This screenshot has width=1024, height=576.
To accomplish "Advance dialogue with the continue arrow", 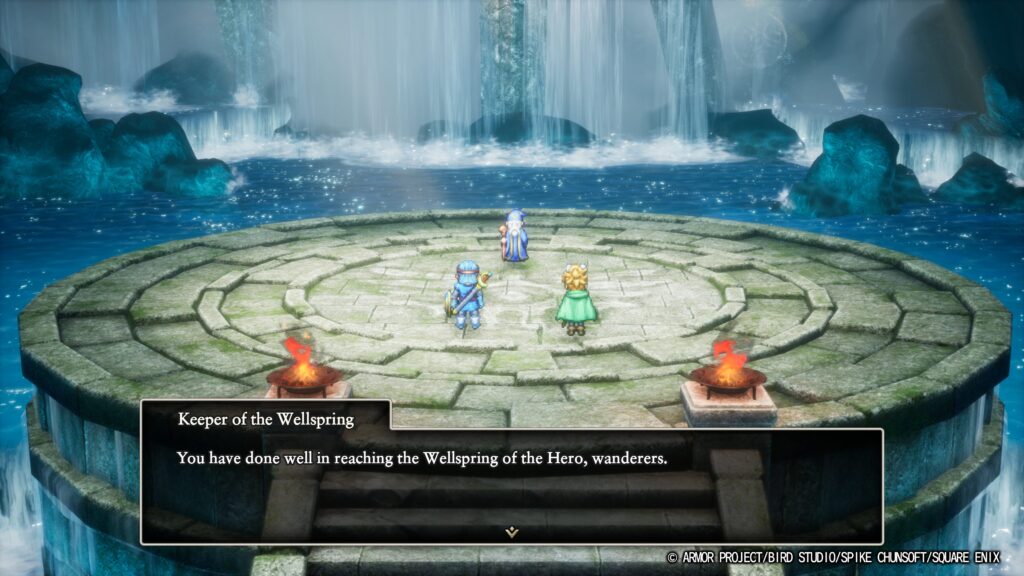I will (512, 532).
